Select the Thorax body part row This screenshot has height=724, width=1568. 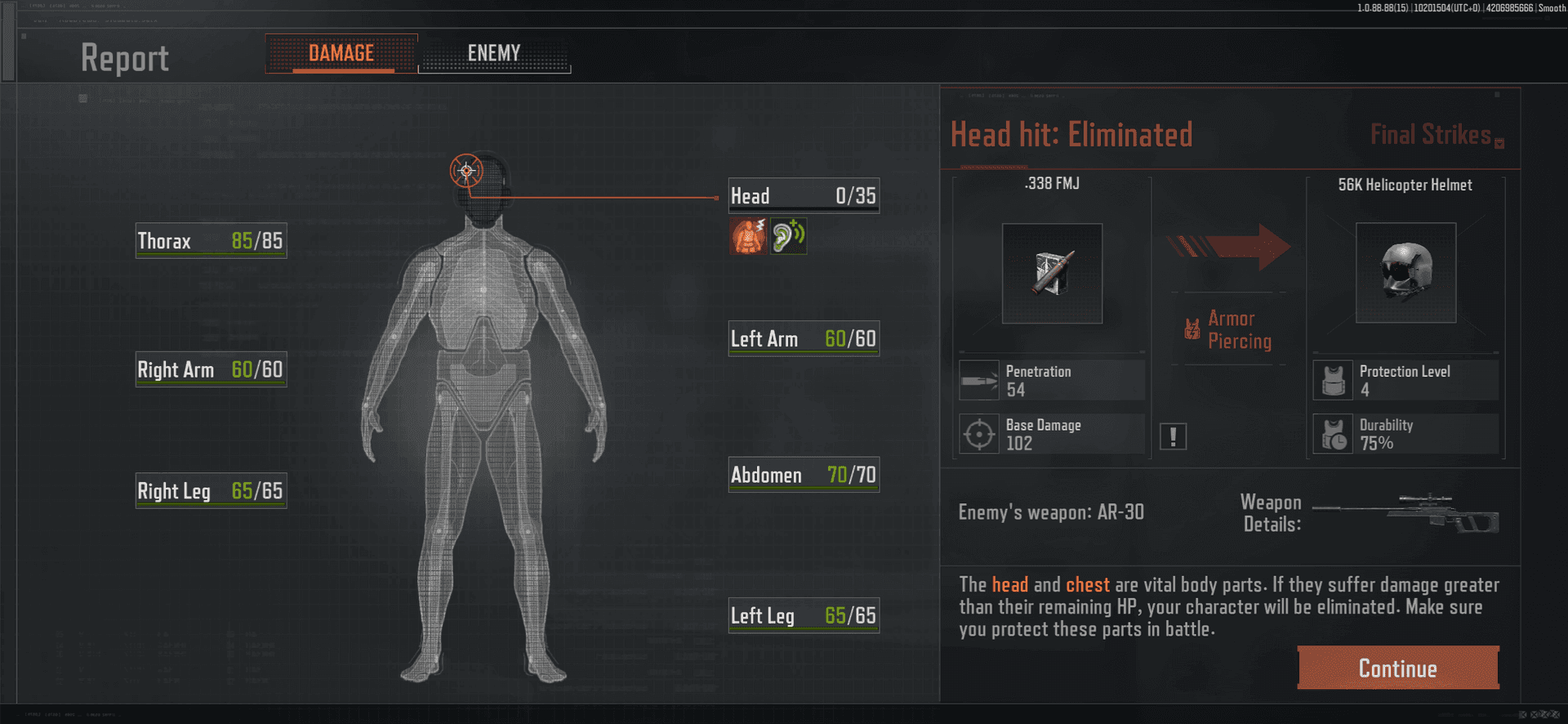click(211, 241)
